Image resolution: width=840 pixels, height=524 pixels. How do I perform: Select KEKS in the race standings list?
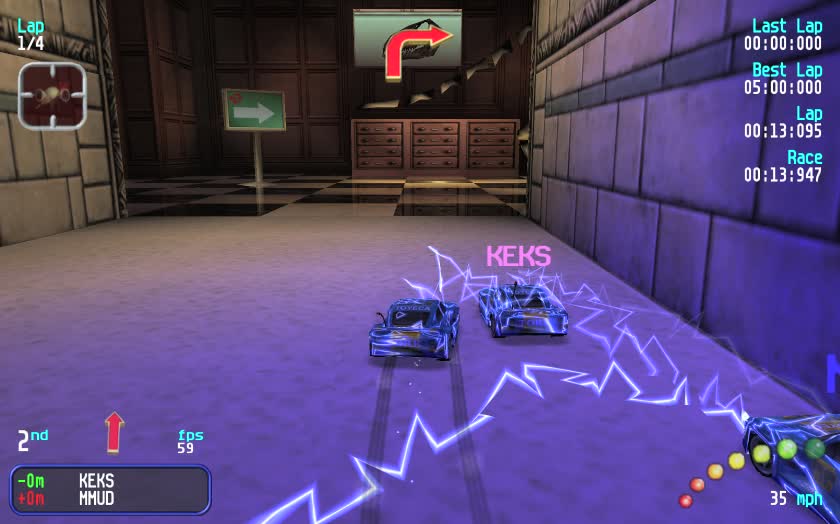(96, 481)
